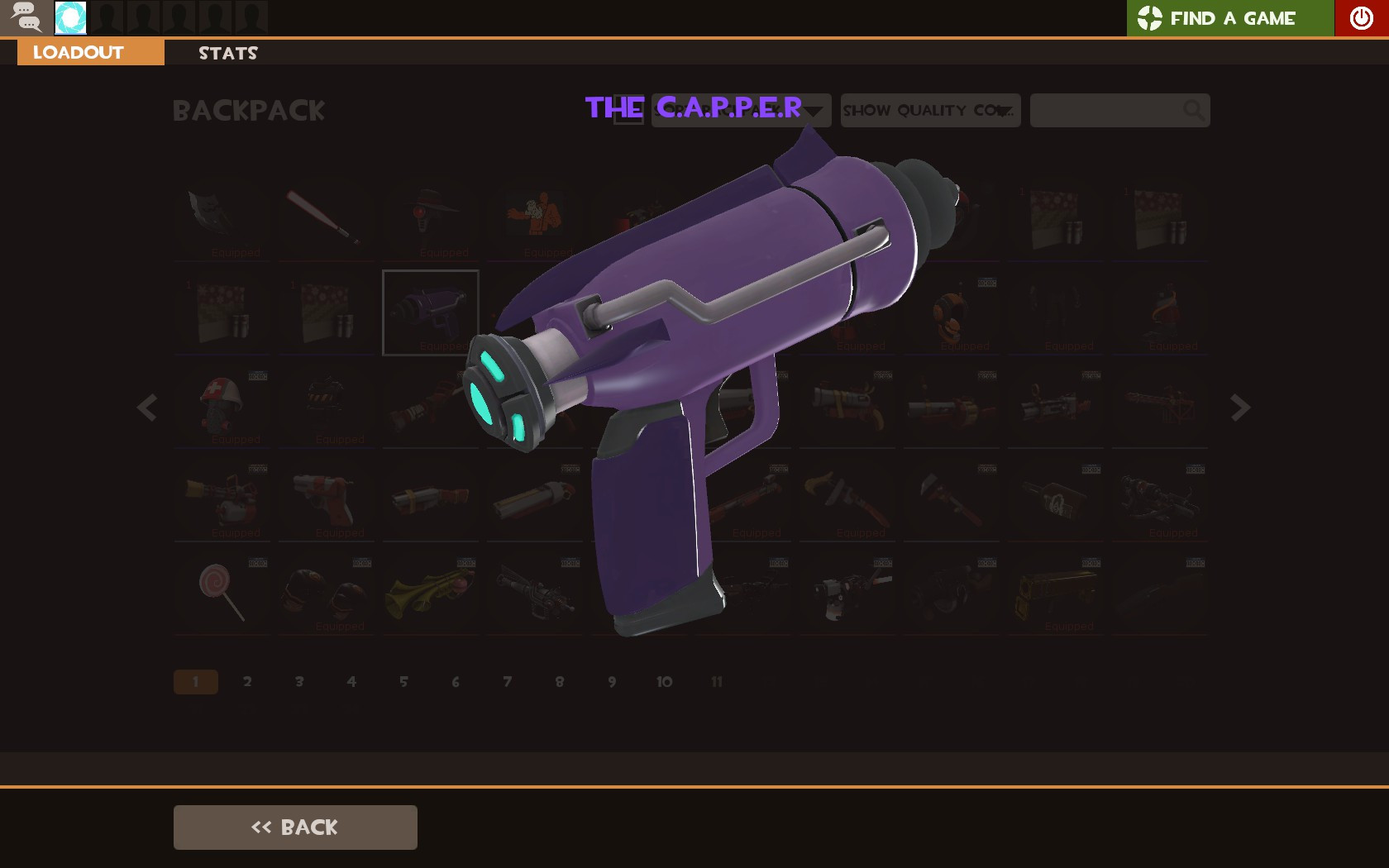Toggle the rename checkbox beside The C.A.P.P.E.R
1389x868 pixels.
click(628, 108)
